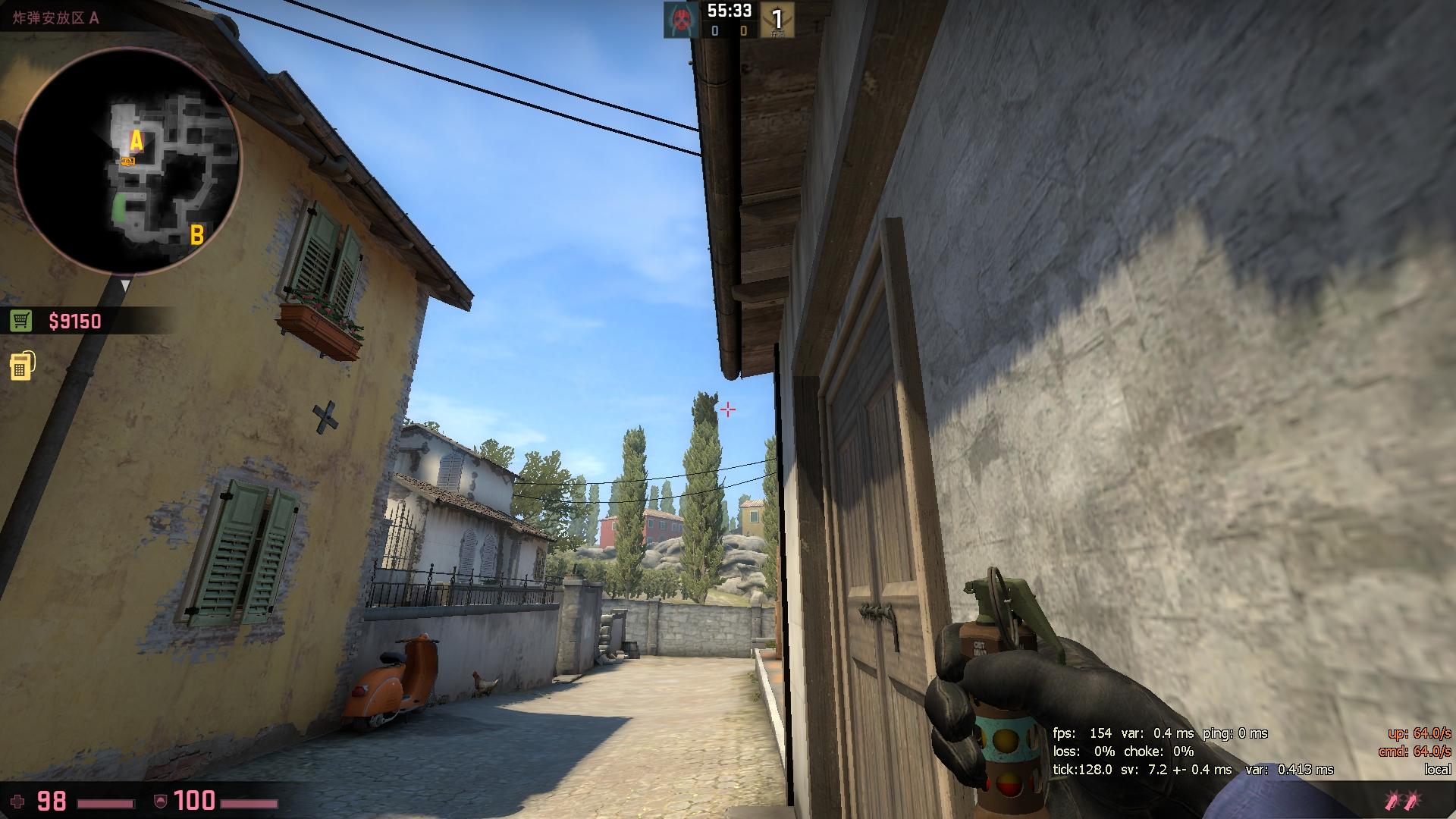
Task: Toggle bombsite B marker on radar
Action: 197,235
